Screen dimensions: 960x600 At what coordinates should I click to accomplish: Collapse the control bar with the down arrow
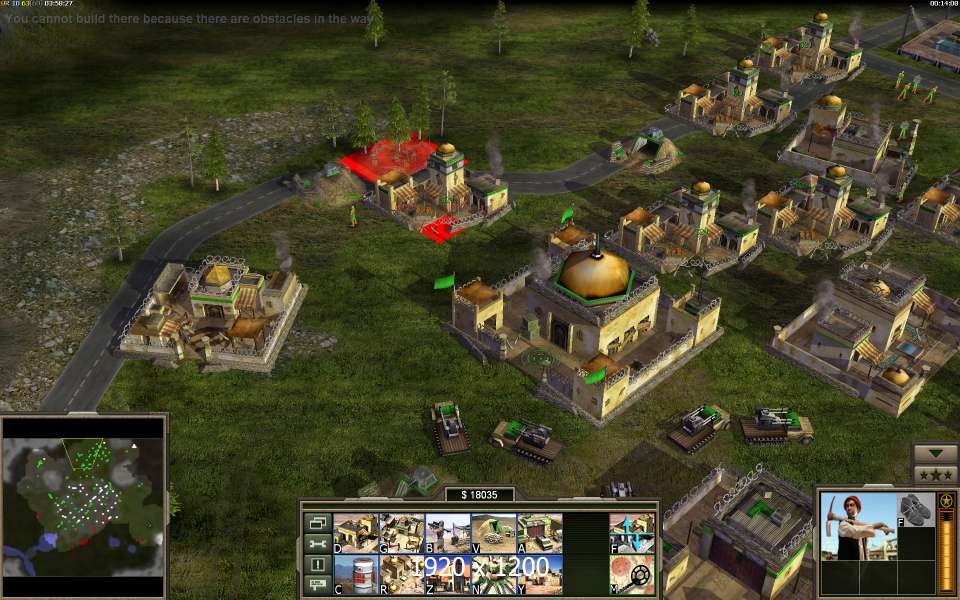pos(935,452)
